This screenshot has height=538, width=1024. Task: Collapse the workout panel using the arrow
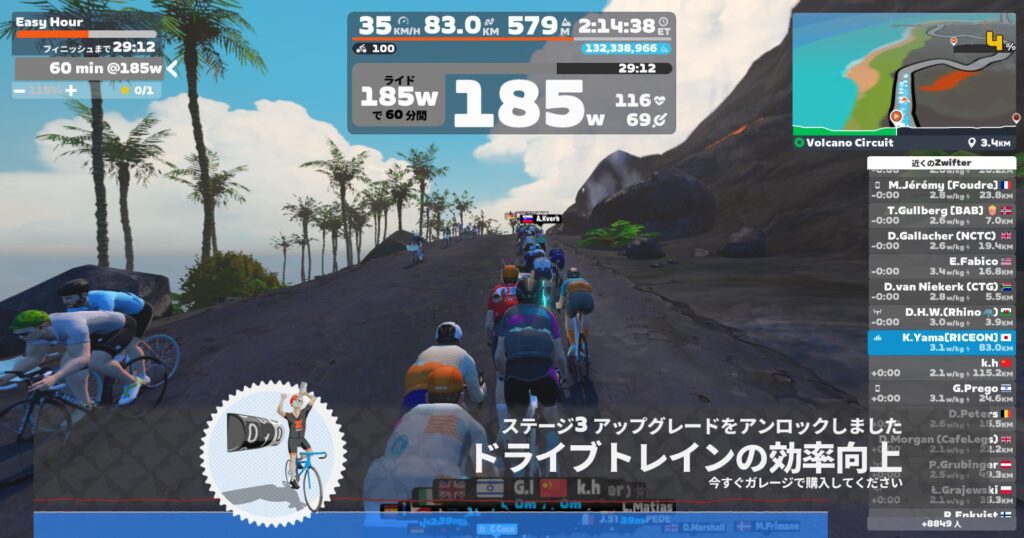172,68
